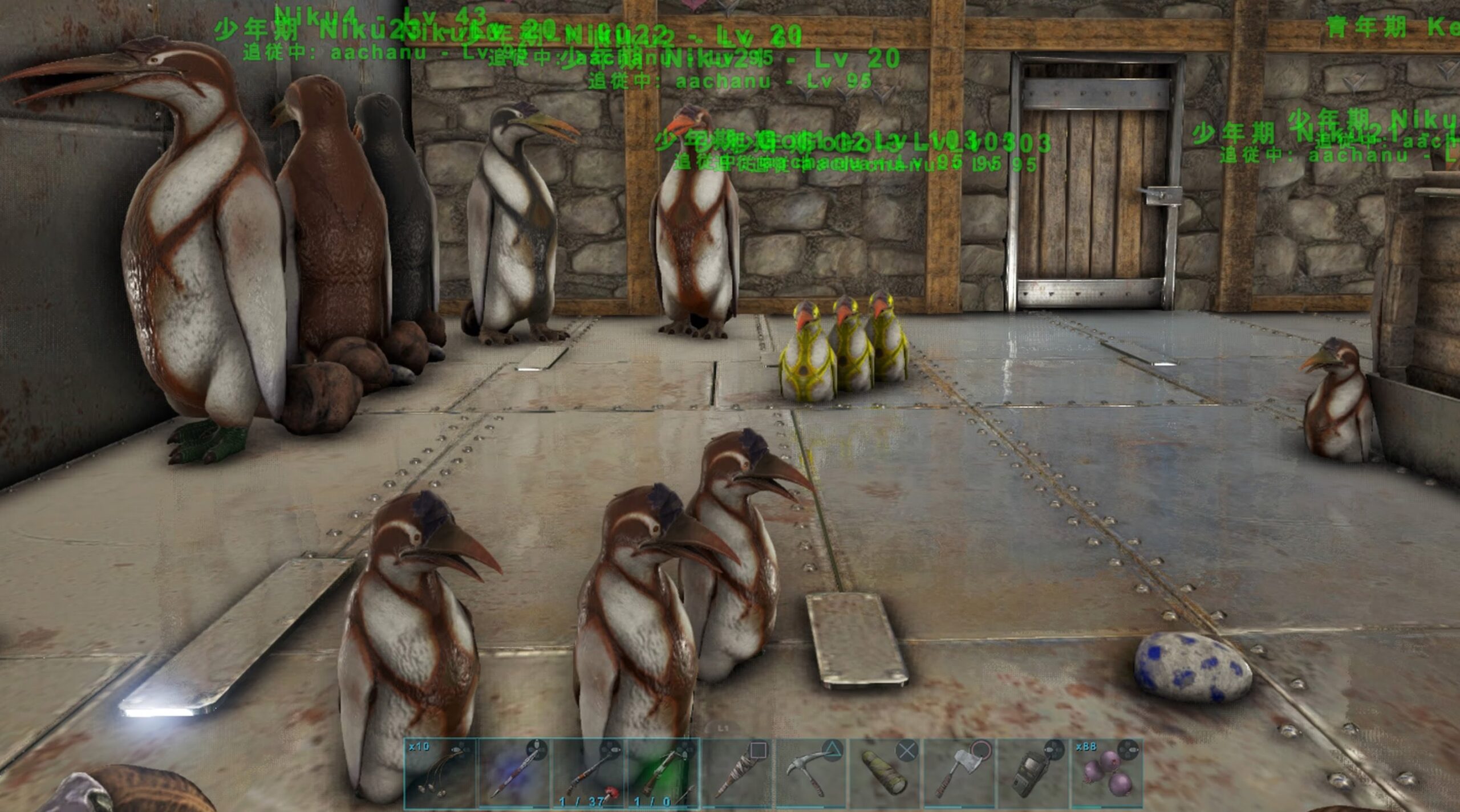Use the purple berries stack of 88

point(1106,773)
